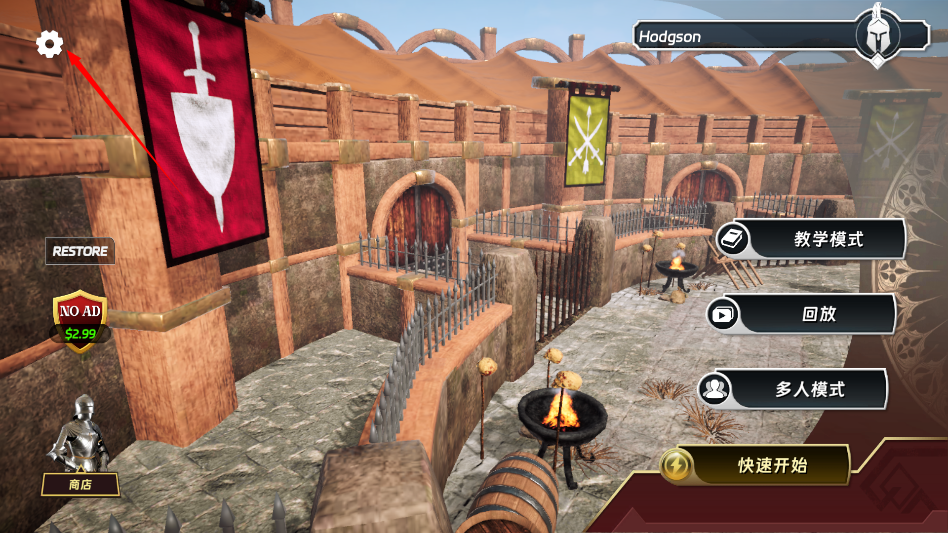Open settings with the gear icon
Viewport: 948px width, 533px height.
point(49,44)
